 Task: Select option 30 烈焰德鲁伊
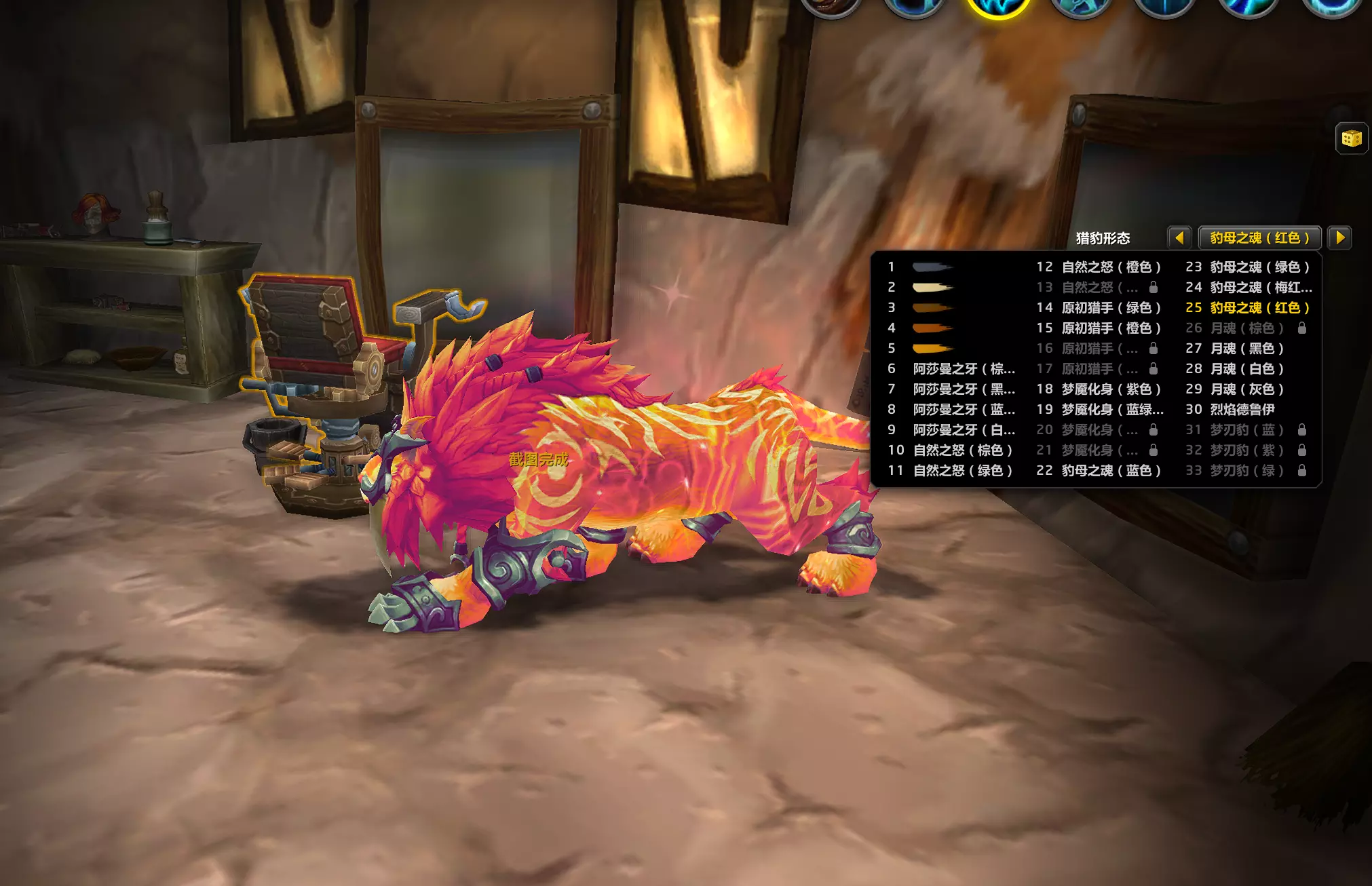[1242, 410]
